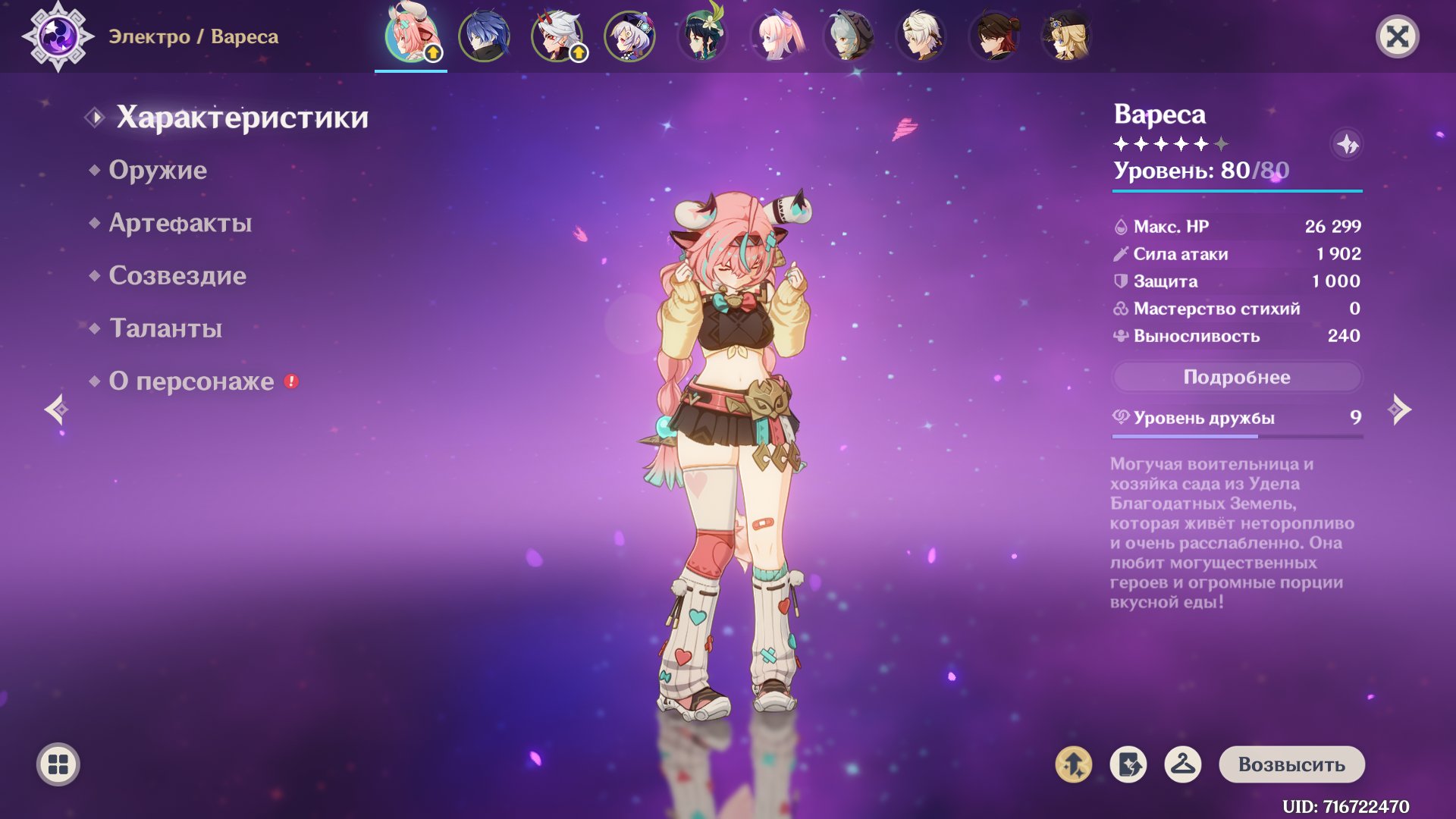Viewport: 1456px width, 819px height.
Task: Click the Подробнее details button
Action: 1236,377
